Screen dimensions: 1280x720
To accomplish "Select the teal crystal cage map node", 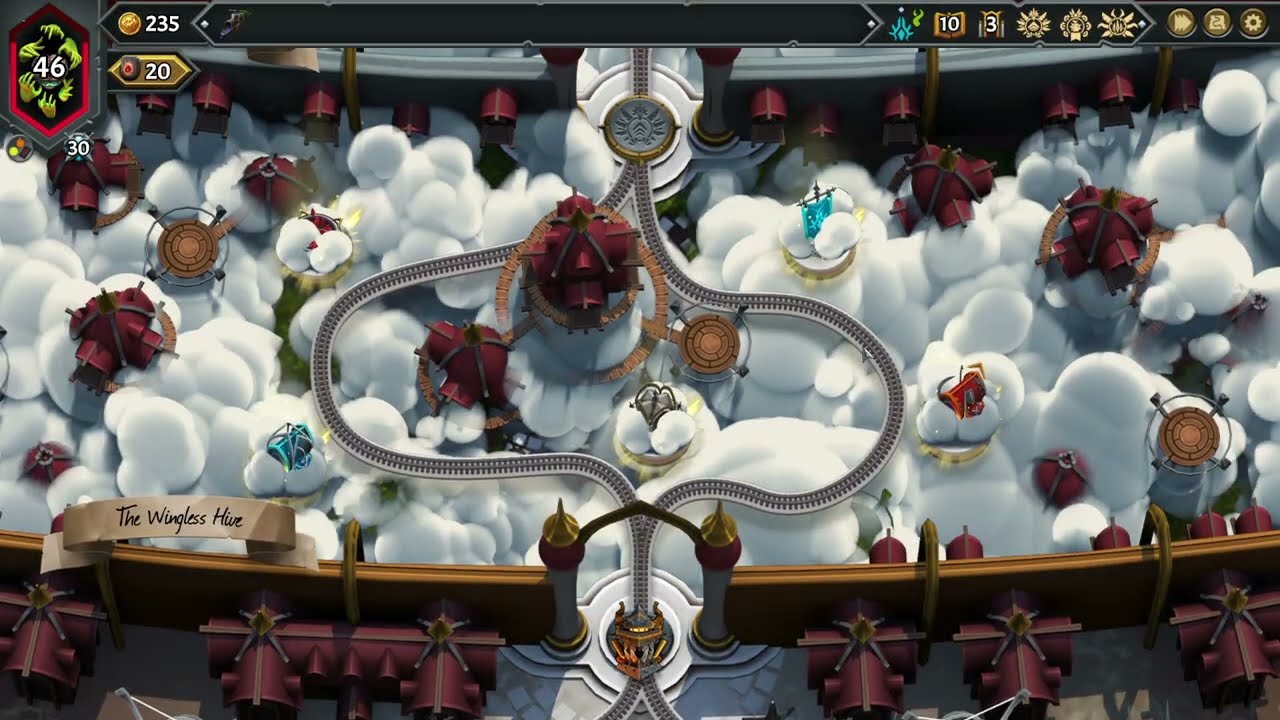I will 291,449.
